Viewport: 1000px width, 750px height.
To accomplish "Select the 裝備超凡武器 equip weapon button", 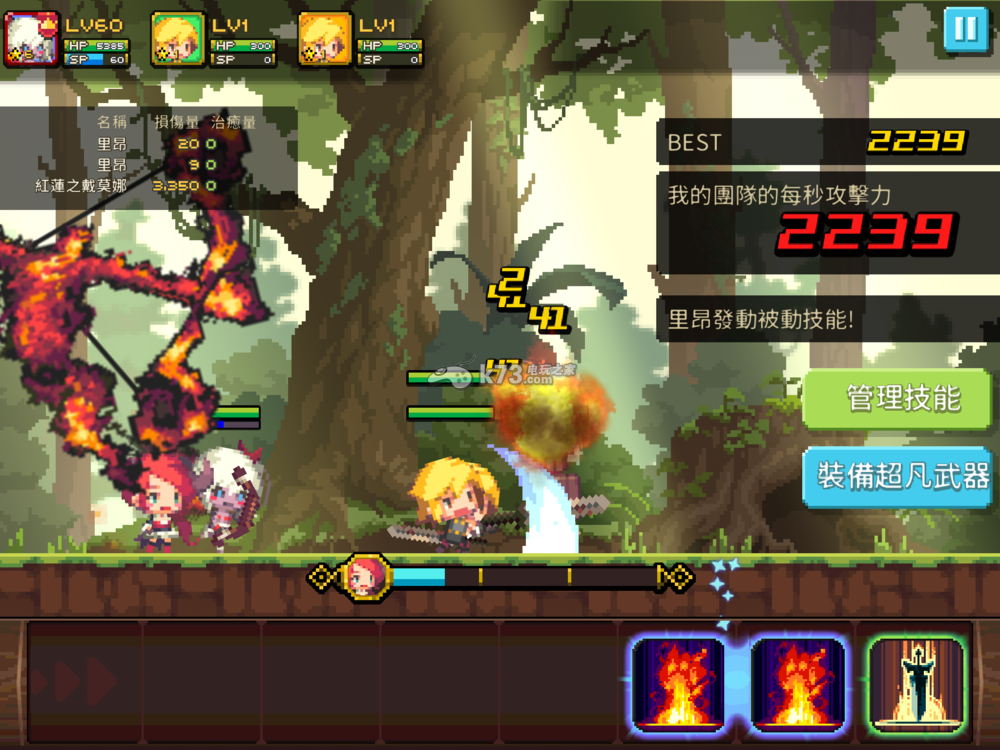I will pos(903,476).
